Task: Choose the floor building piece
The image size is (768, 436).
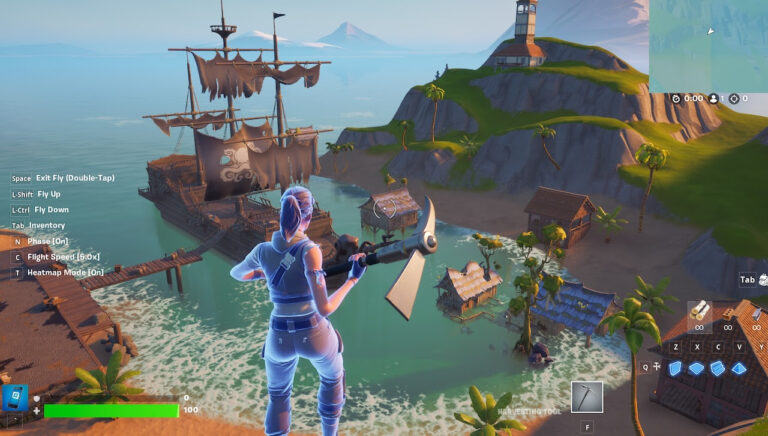Action: 696,368
